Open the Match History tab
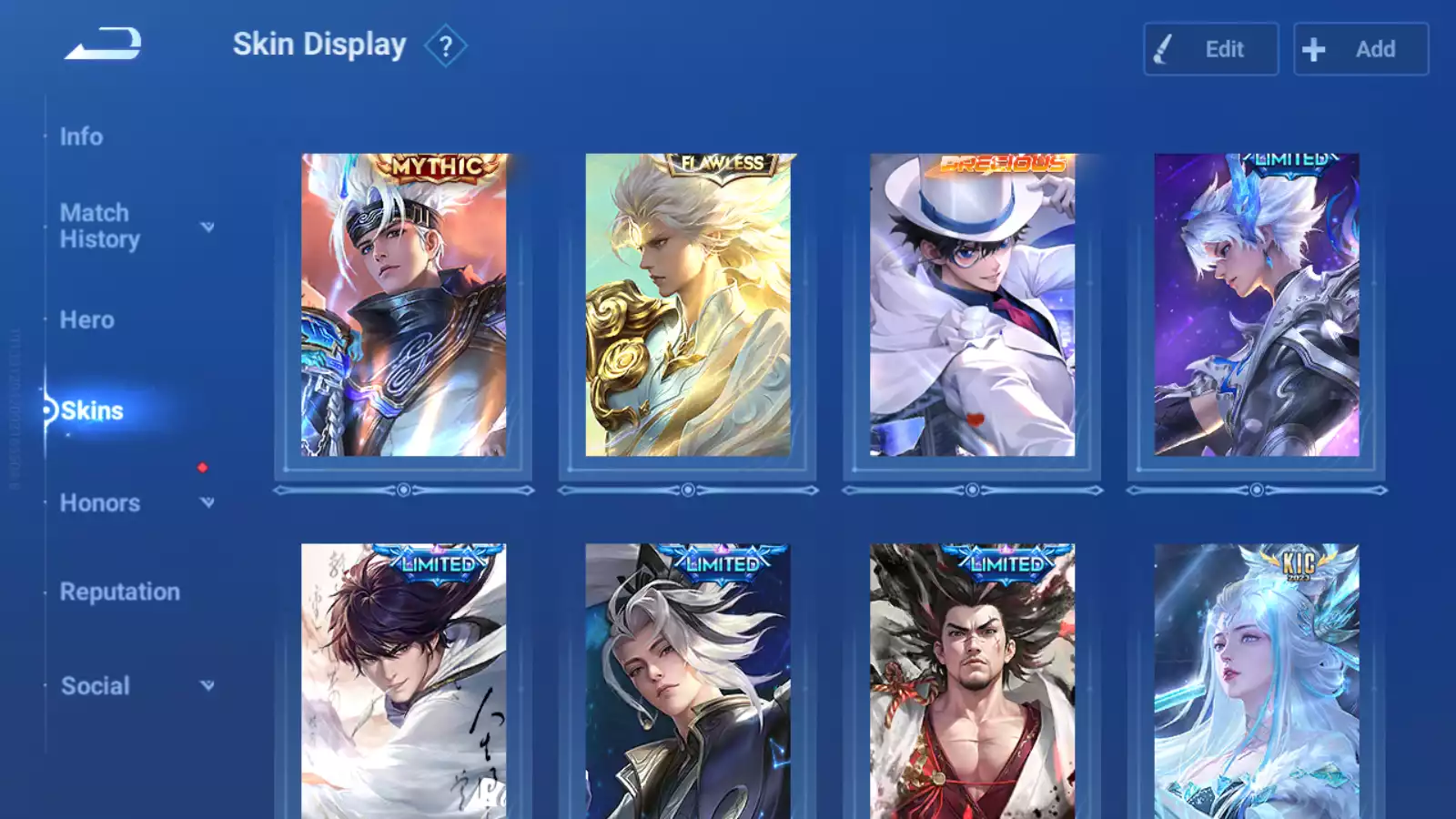1456x819 pixels. point(99,226)
